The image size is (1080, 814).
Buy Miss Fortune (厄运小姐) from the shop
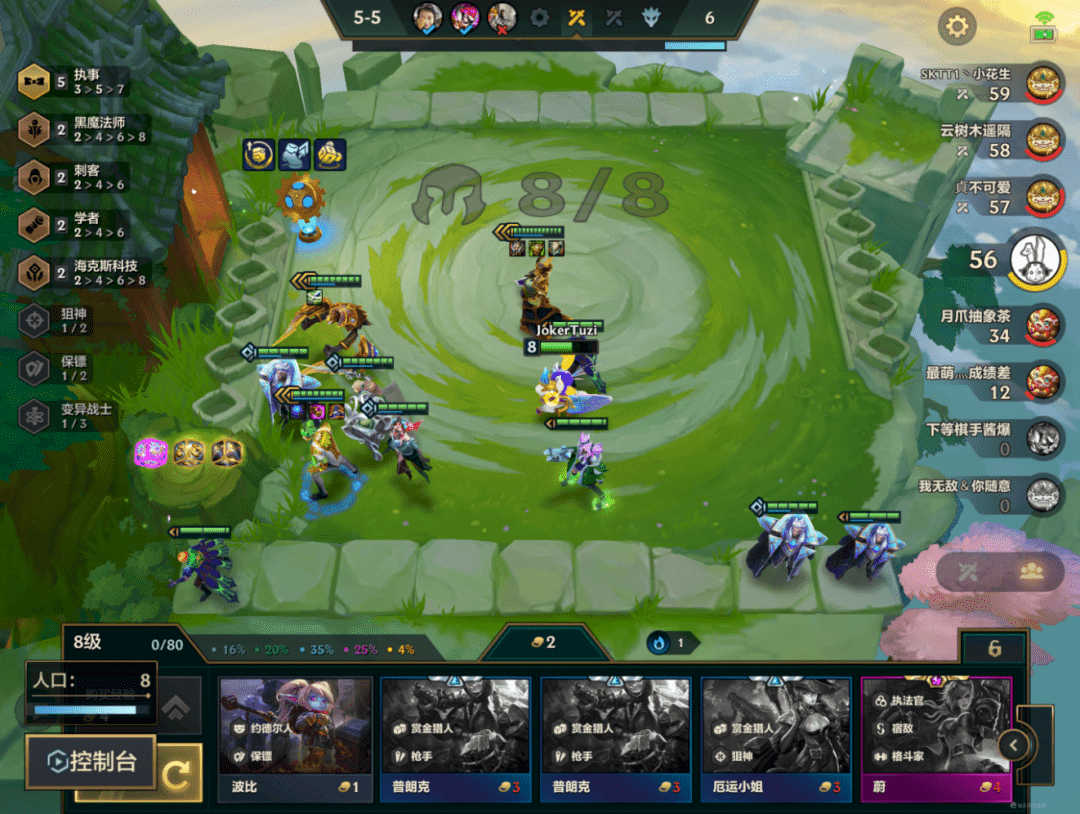pyautogui.click(x=776, y=738)
